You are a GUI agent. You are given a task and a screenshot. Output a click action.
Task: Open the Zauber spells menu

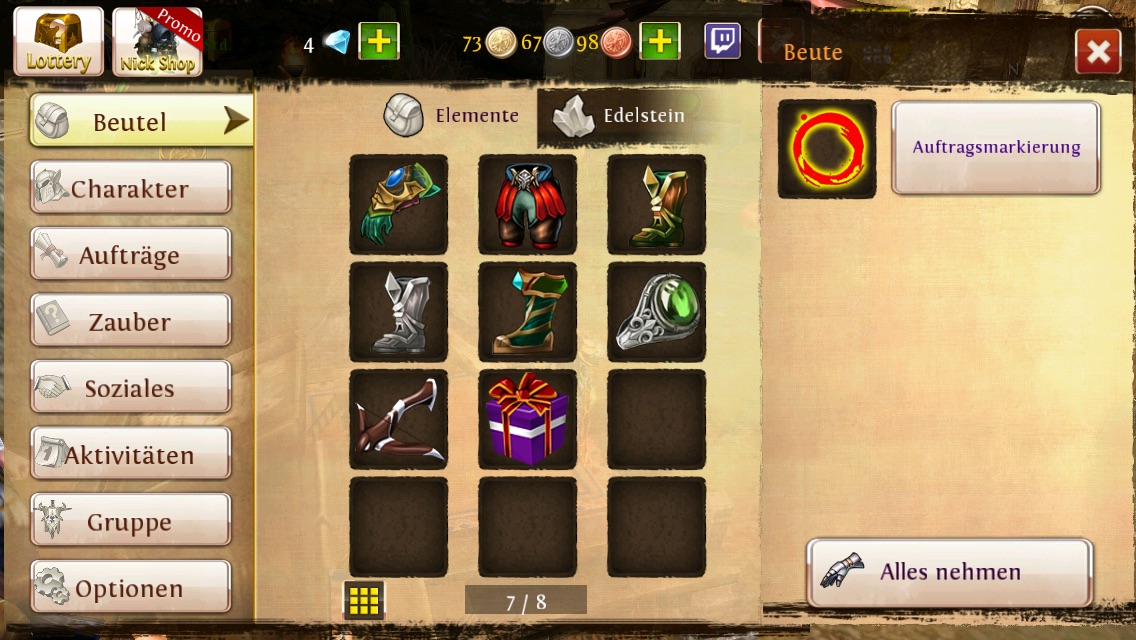[x=130, y=321]
